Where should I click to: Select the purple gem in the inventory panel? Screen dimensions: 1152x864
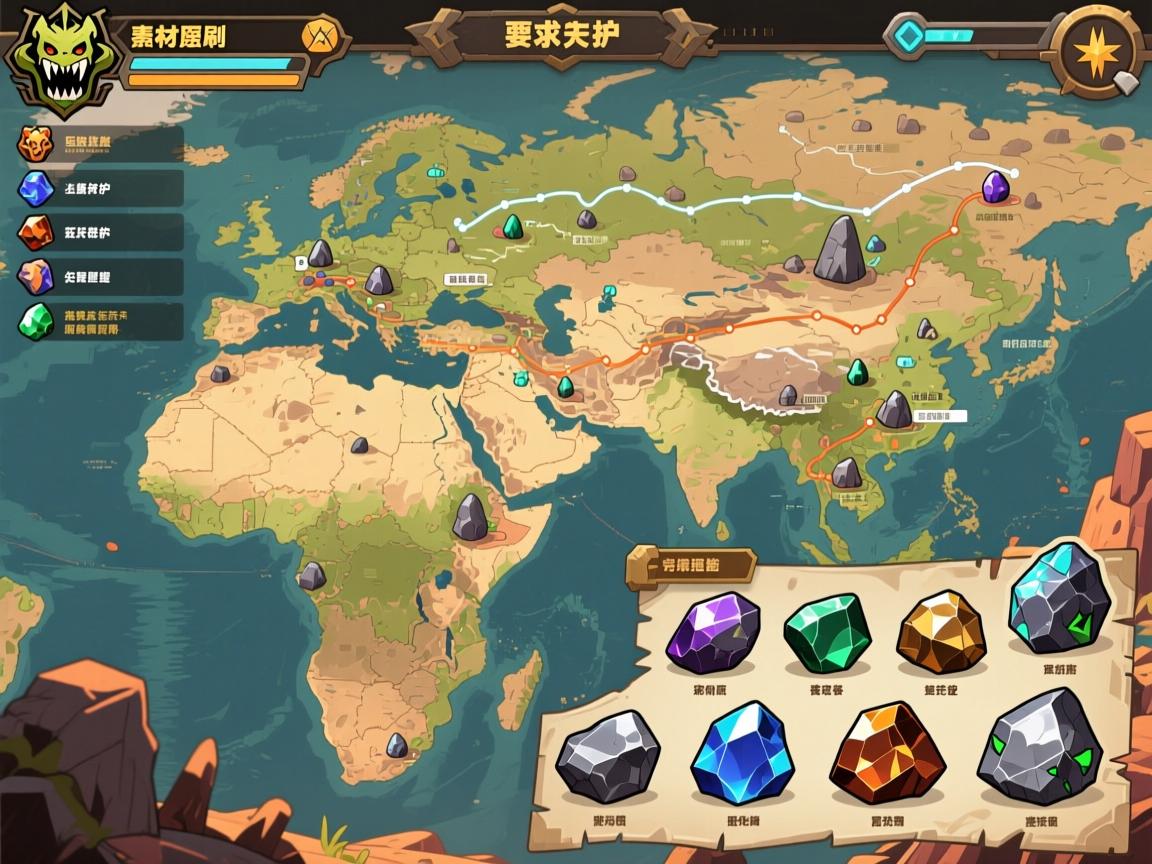point(713,634)
